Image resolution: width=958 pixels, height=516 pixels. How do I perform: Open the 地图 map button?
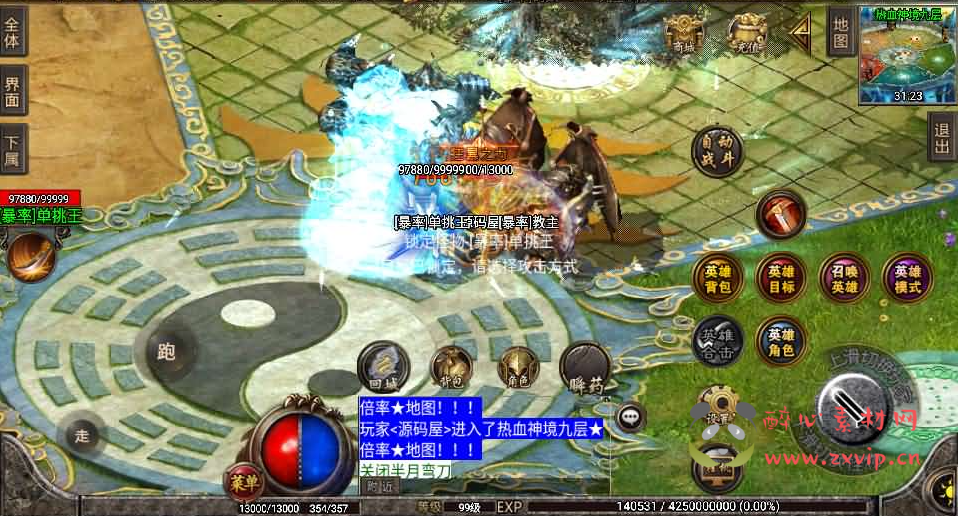[840, 35]
